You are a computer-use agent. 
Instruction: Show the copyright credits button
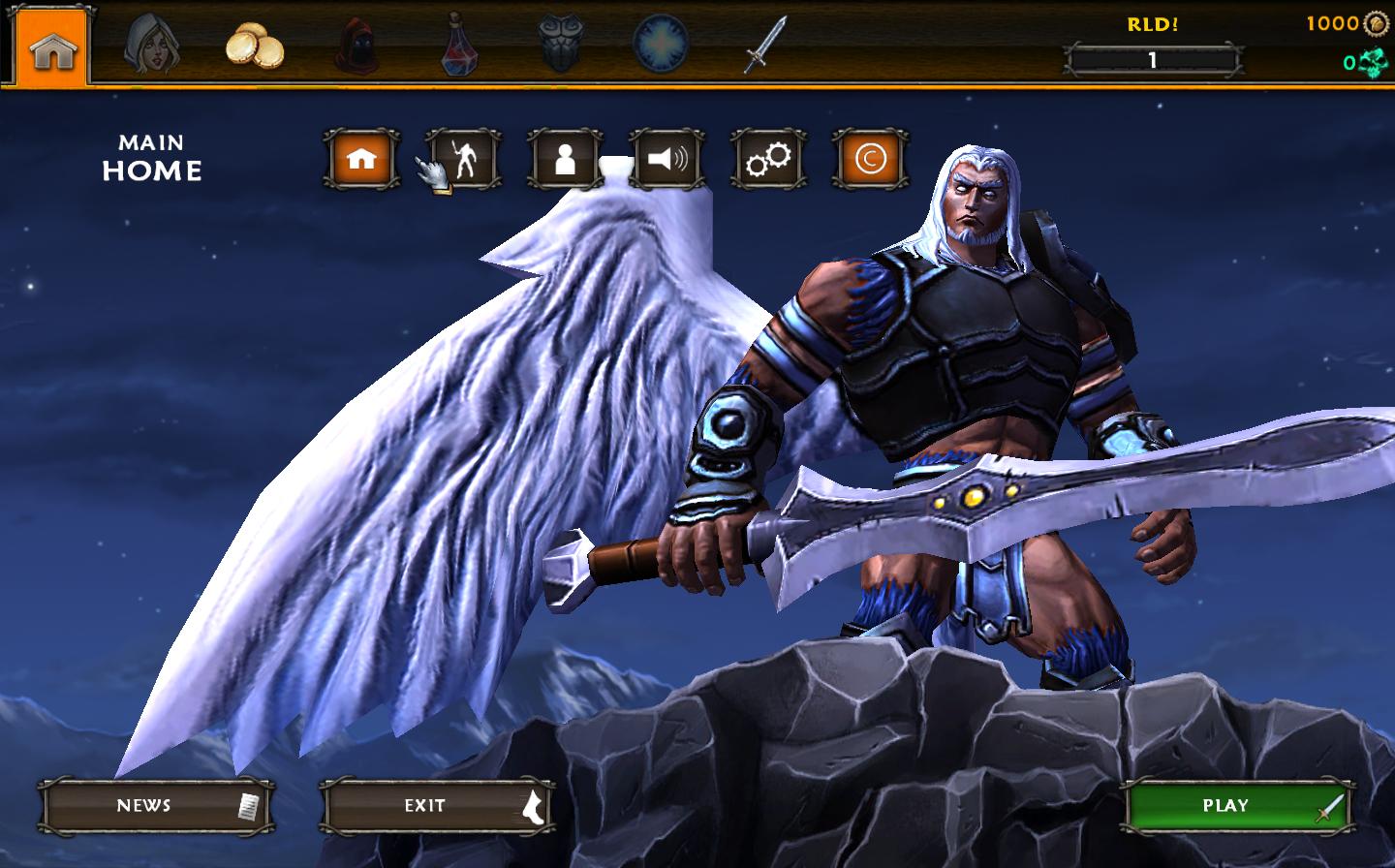point(870,159)
